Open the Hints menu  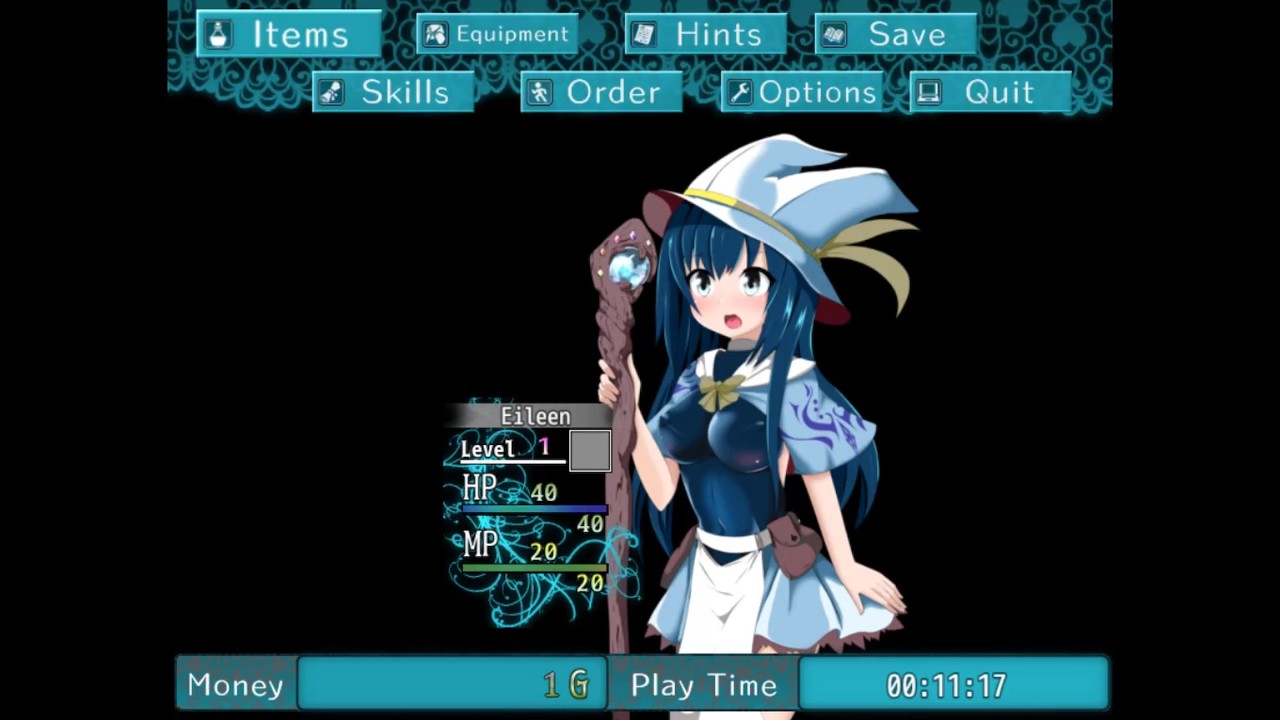705,34
